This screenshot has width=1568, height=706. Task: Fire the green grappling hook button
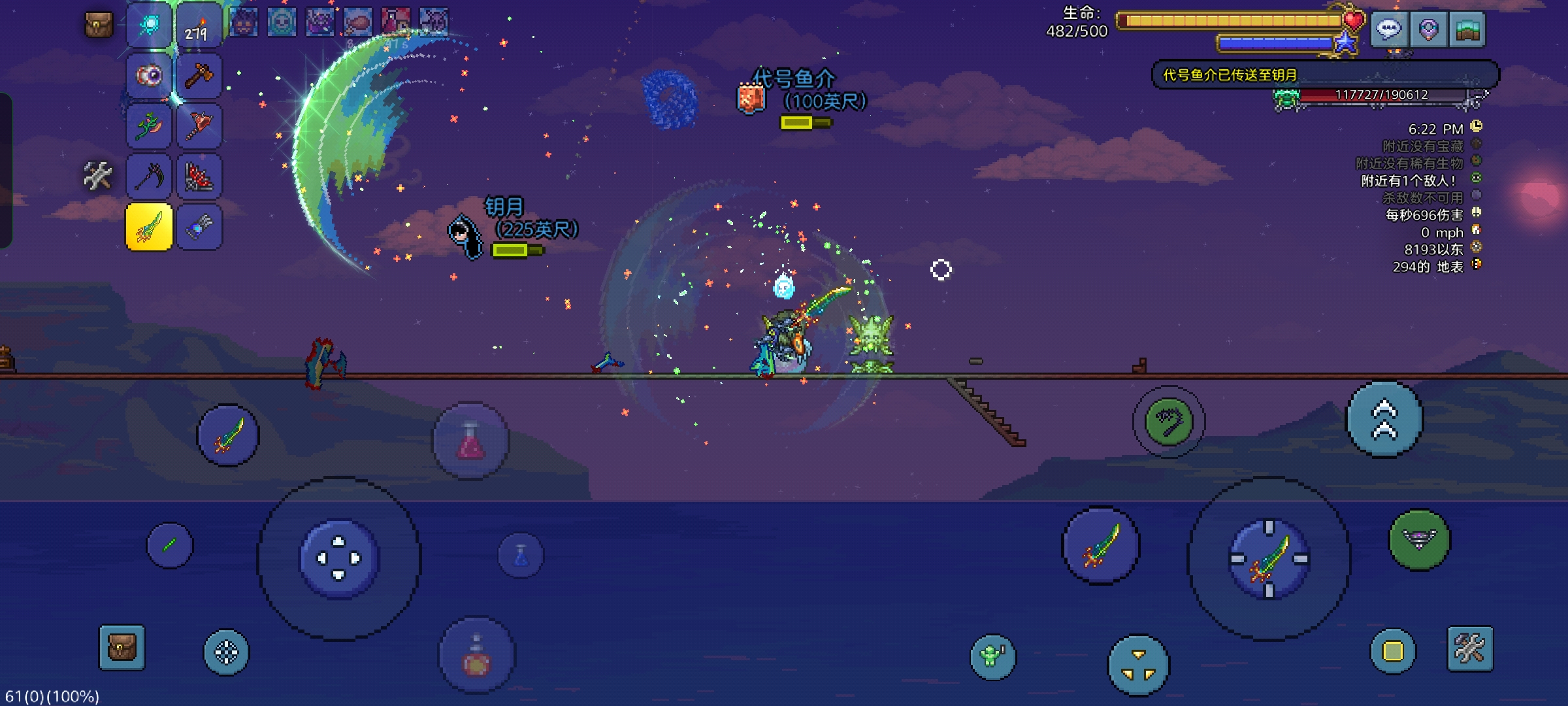(1169, 422)
